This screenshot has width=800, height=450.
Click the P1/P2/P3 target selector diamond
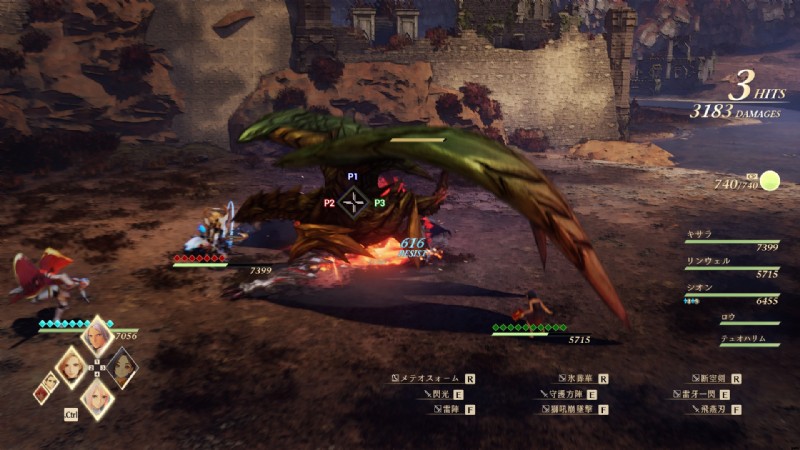click(352, 202)
